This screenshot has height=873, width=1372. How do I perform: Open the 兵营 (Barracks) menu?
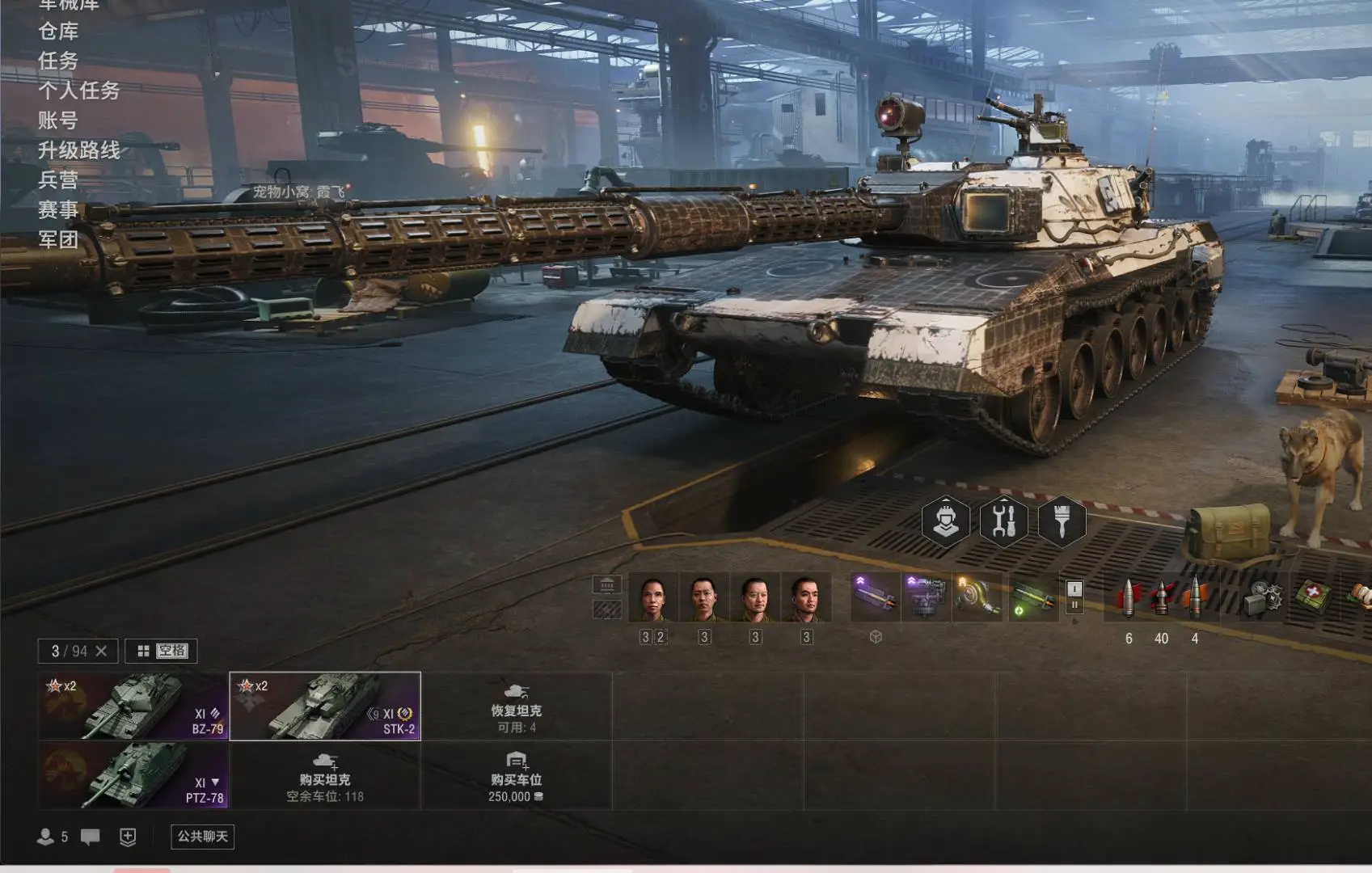point(58,179)
